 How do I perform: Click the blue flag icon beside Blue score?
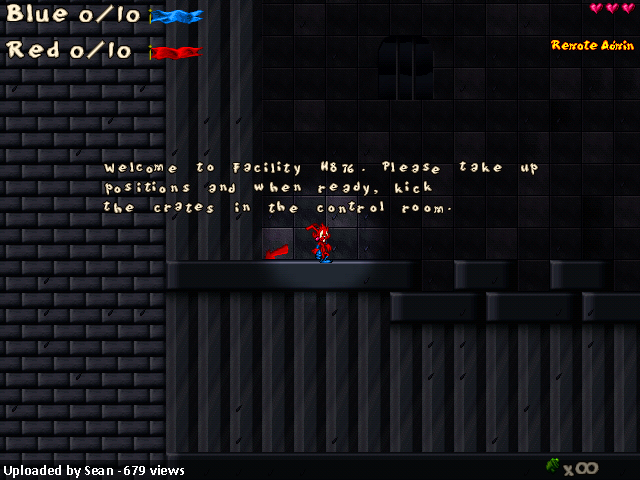(x=177, y=16)
